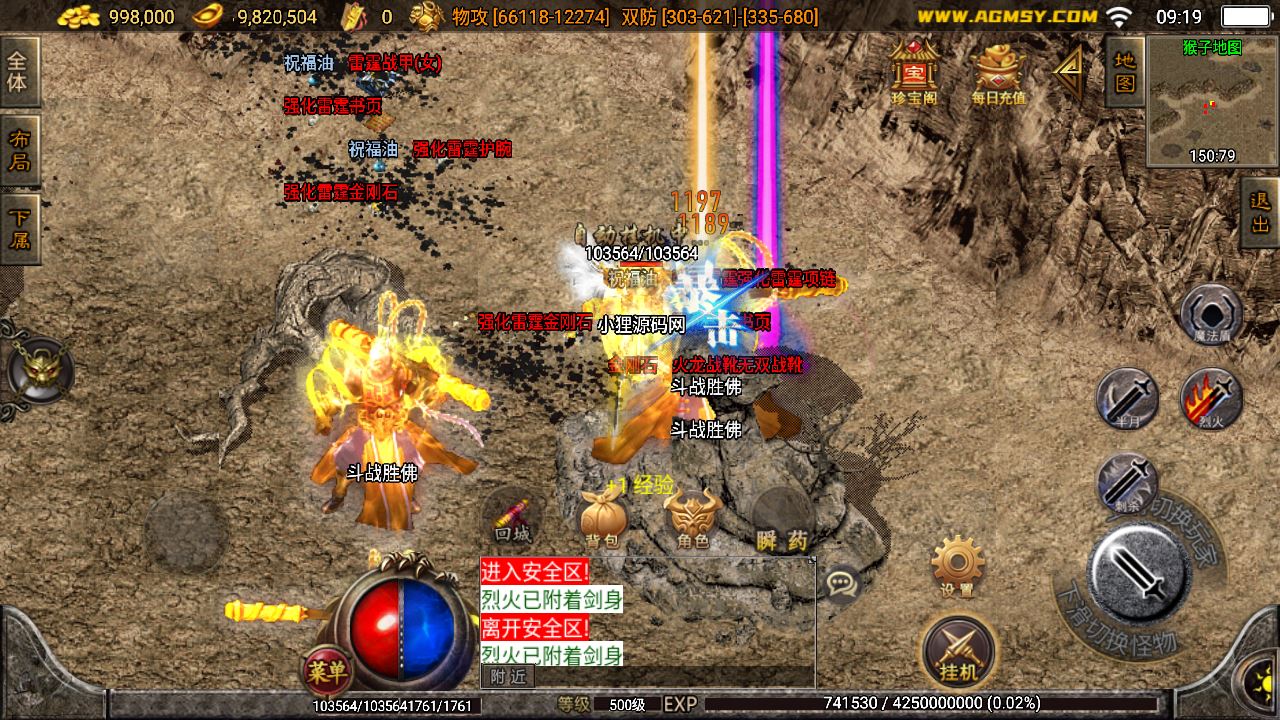1280x720 pixels.
Task: Activate the 烈火 flame sword skill
Action: point(1211,398)
